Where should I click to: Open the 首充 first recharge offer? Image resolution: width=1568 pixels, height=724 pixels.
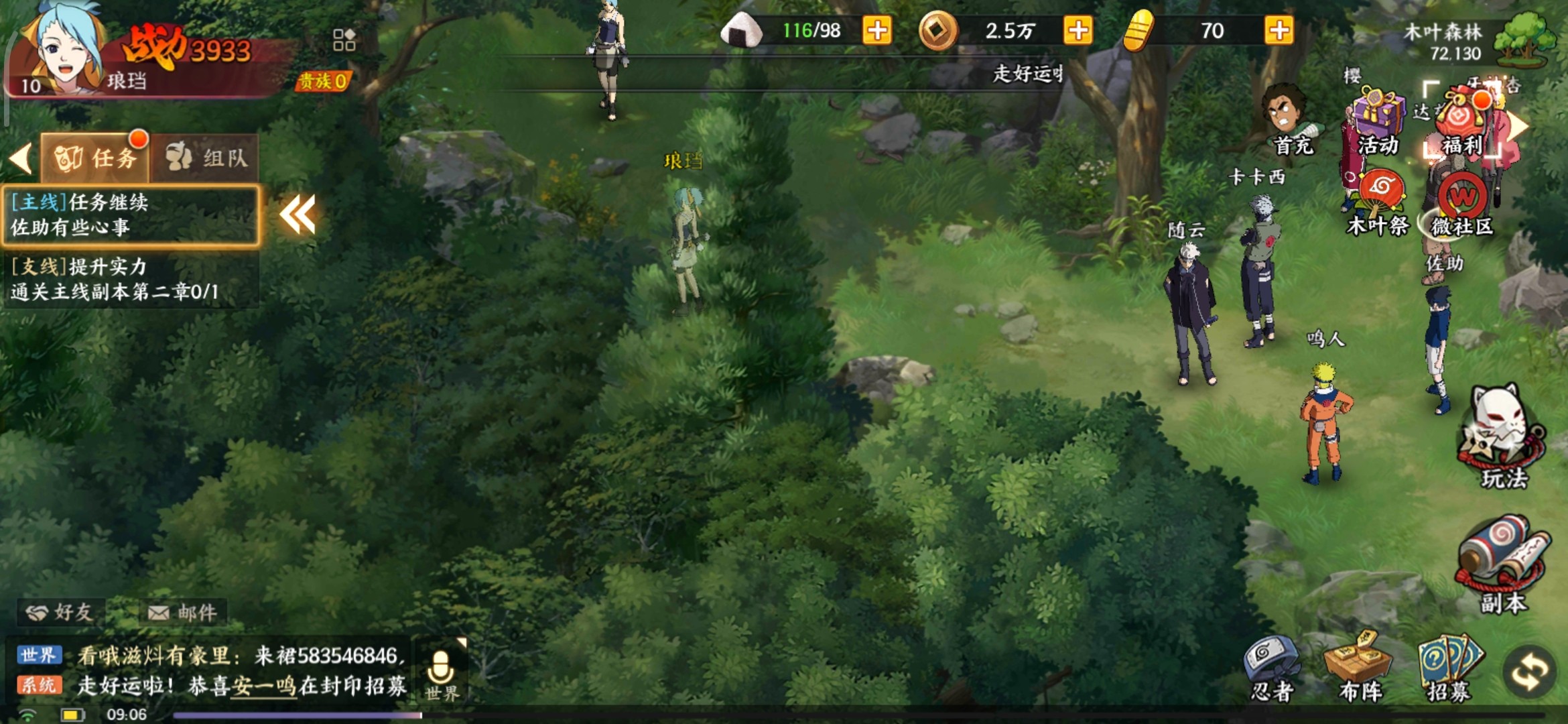coord(1289,121)
